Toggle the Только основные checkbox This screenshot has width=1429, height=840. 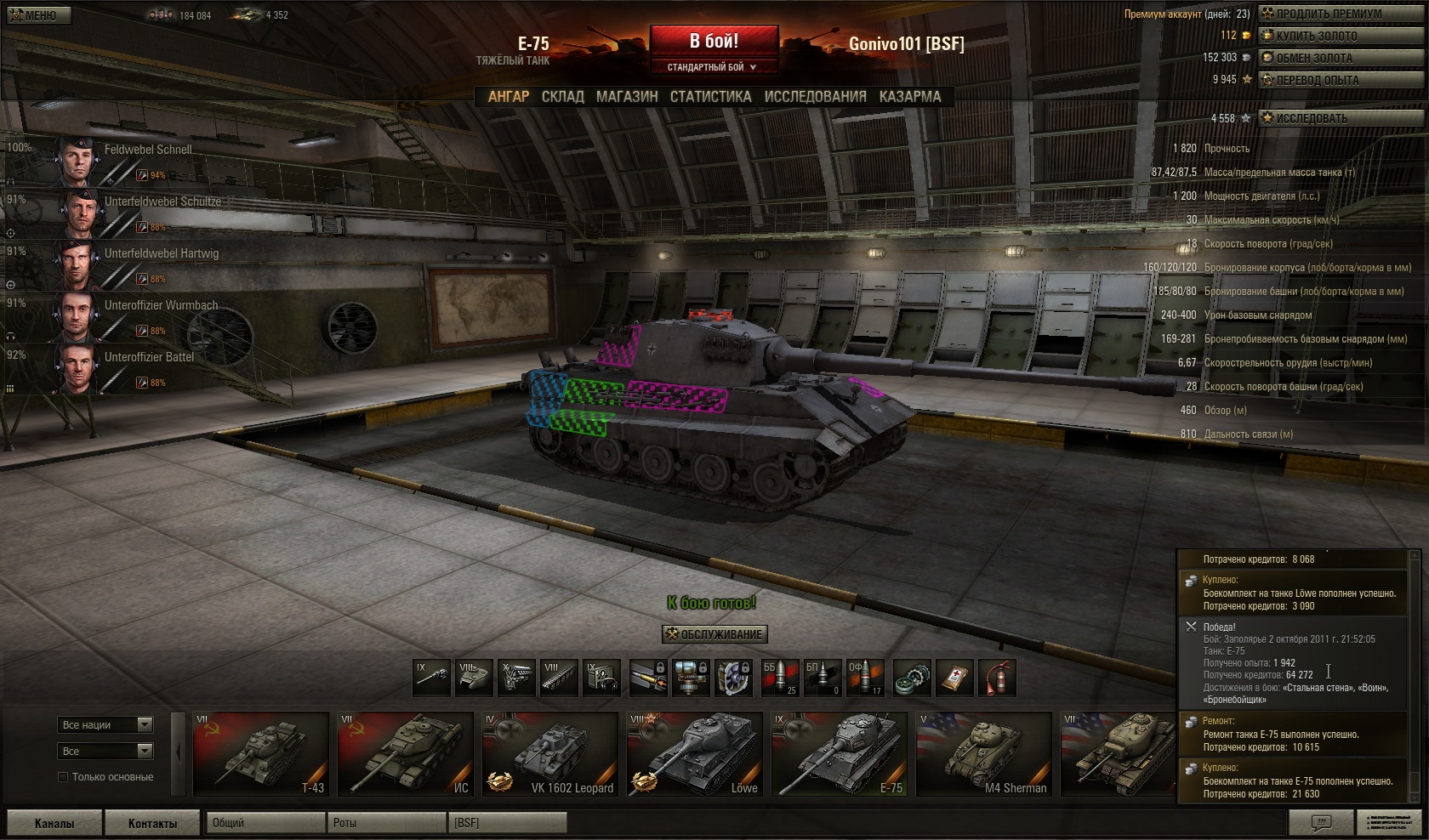(x=63, y=777)
